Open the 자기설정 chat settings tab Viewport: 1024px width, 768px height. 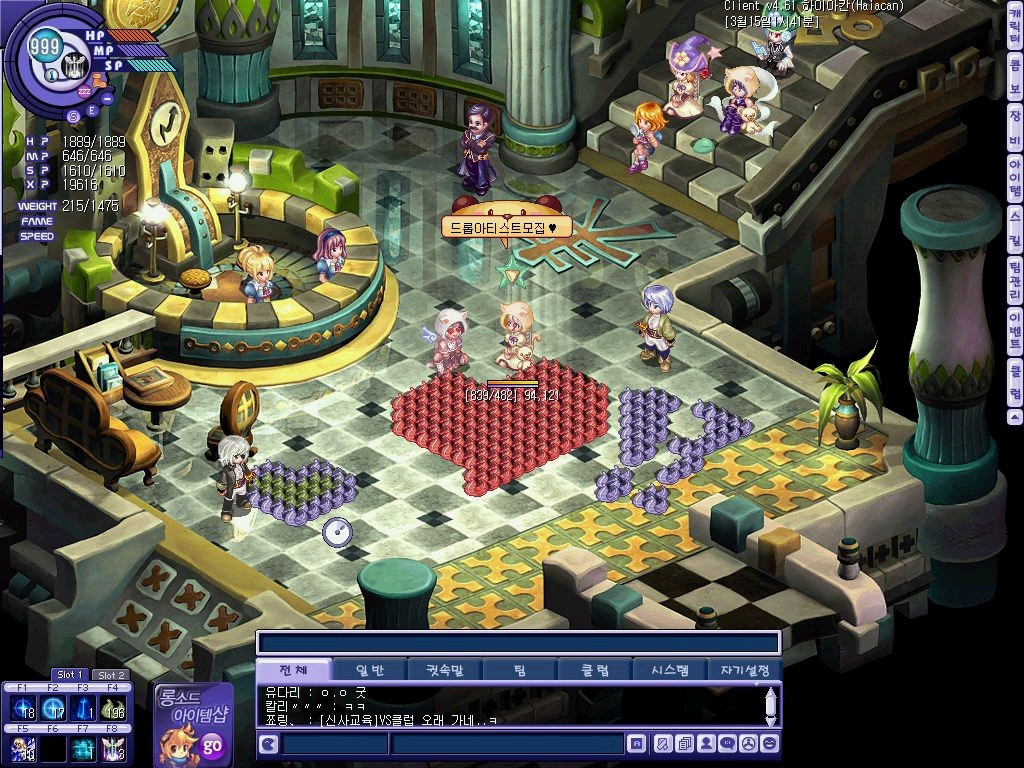[x=744, y=670]
